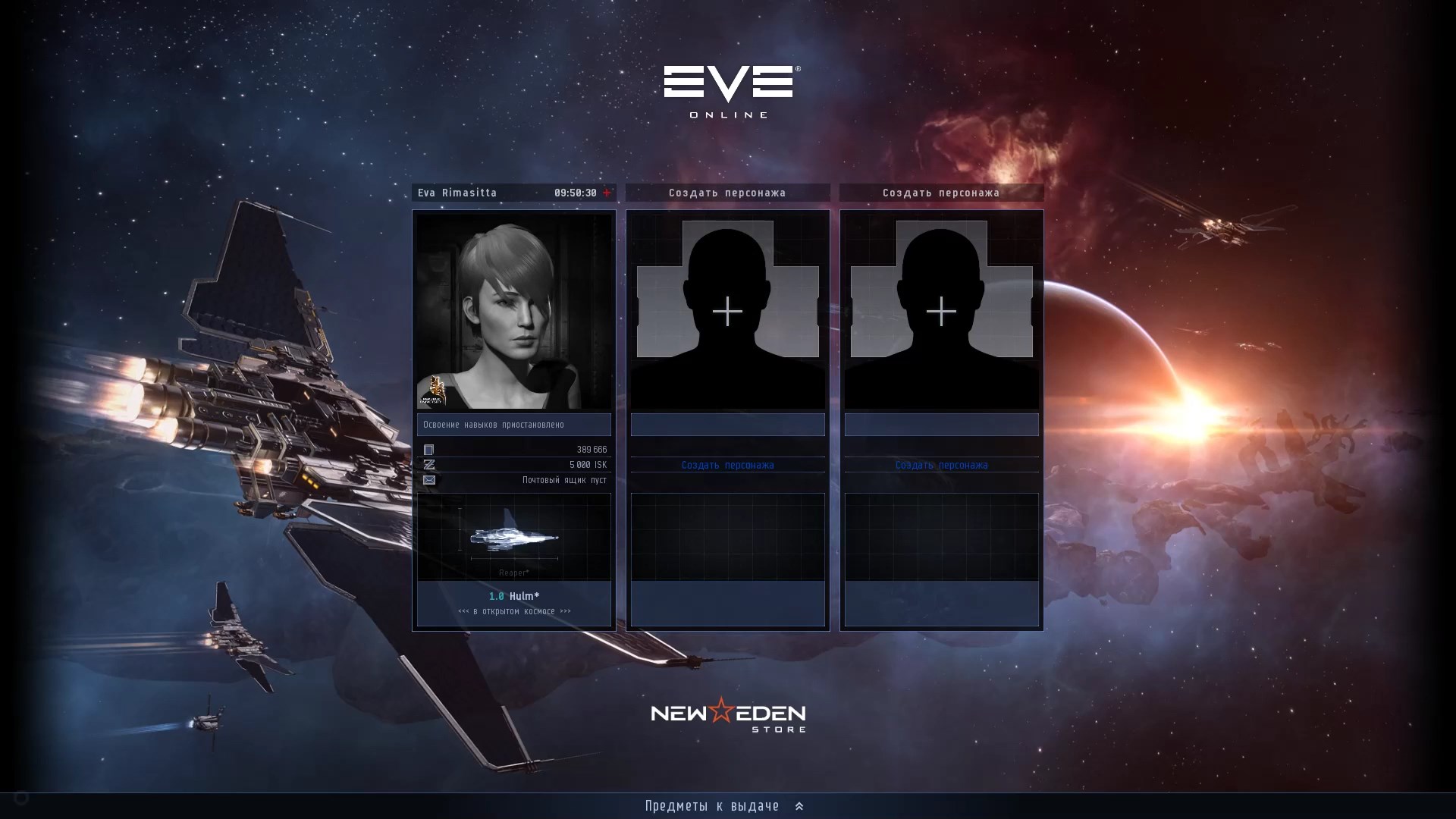Screen dimensions: 1456x819
Task: Click the plus silhouette in the rightmost character slot
Action: pos(941,311)
